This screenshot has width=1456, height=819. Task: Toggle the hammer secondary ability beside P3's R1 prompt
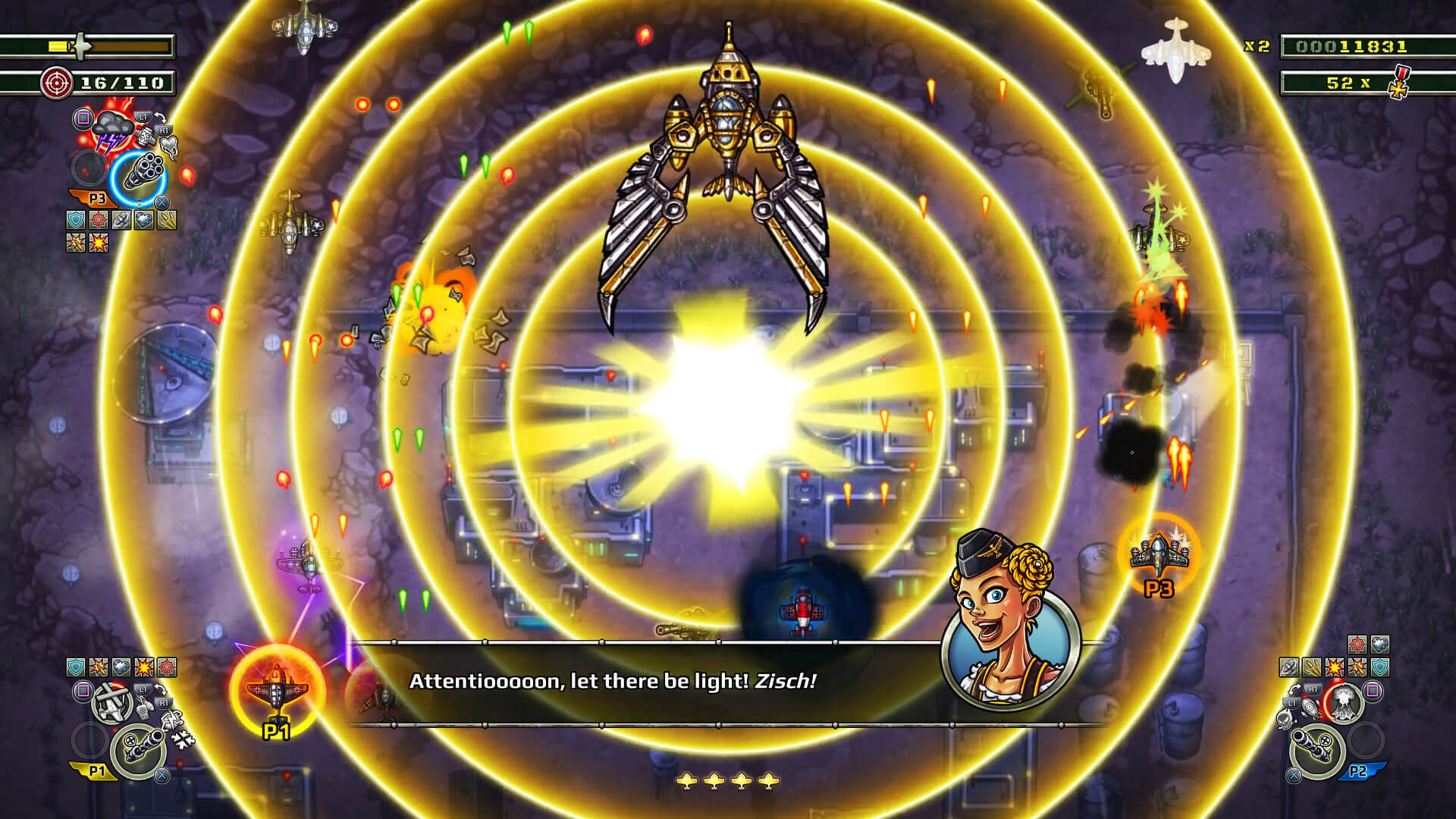pos(146,136)
